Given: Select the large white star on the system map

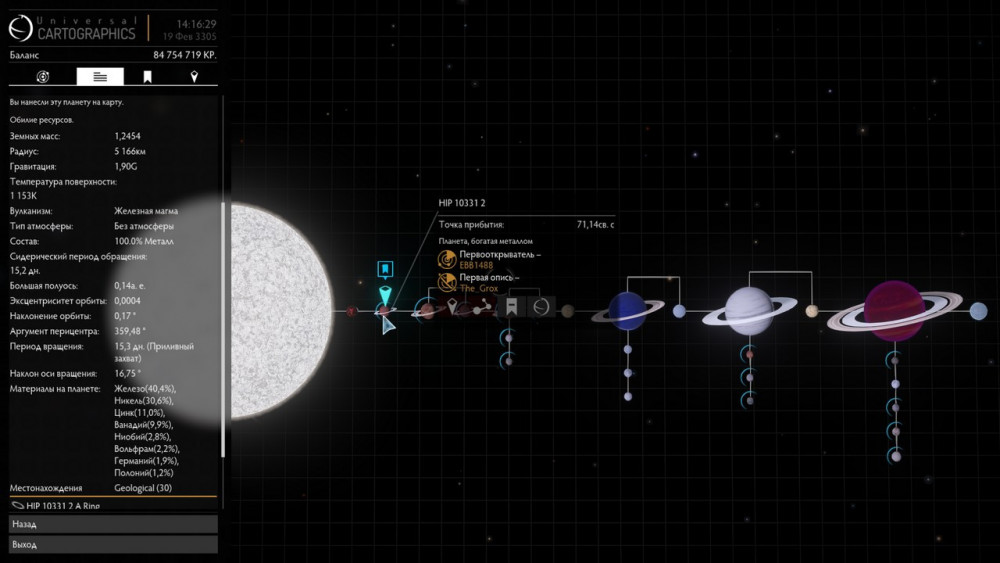Looking at the screenshot, I should pos(280,311).
